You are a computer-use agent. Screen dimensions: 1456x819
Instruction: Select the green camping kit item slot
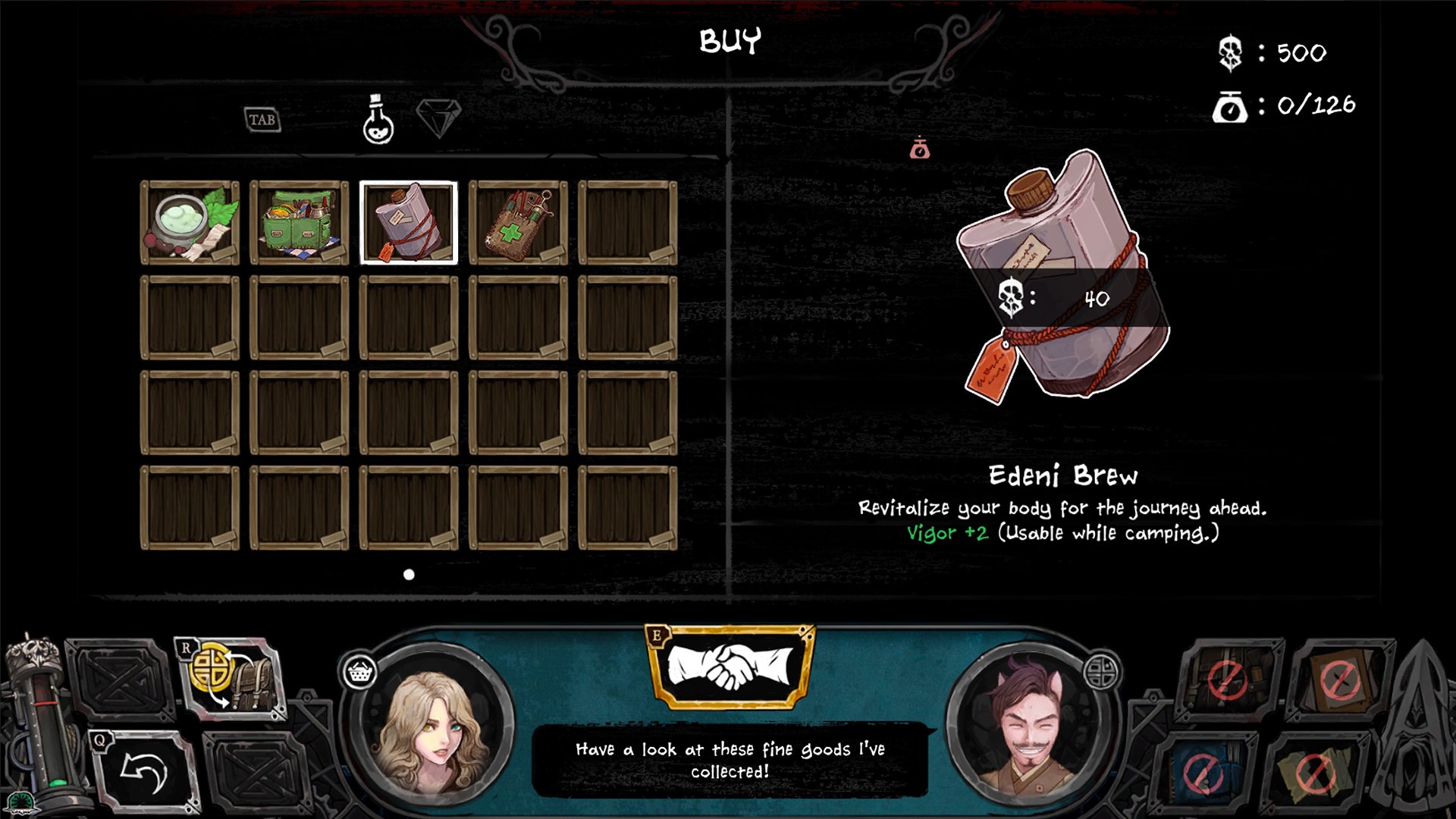click(300, 221)
